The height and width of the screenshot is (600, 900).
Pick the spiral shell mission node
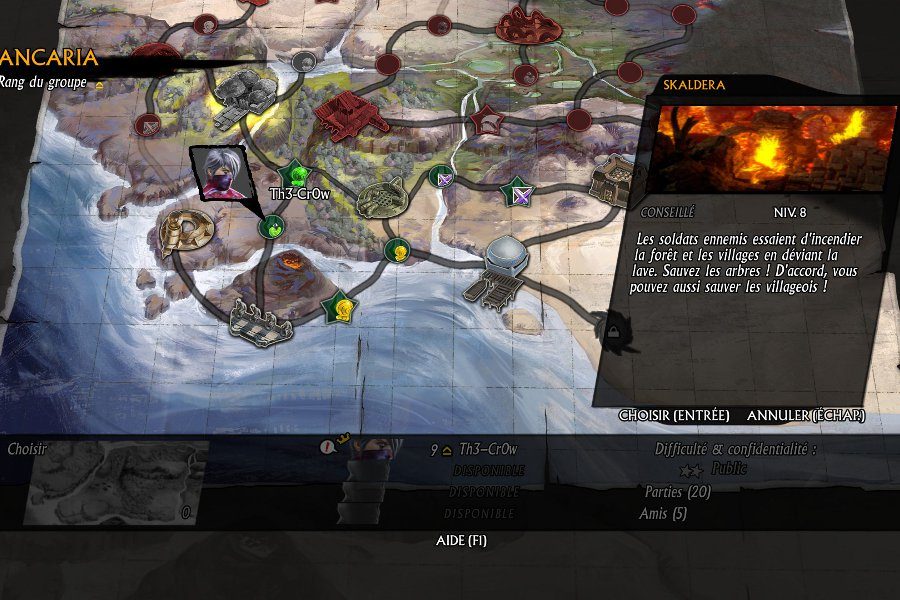(186, 231)
